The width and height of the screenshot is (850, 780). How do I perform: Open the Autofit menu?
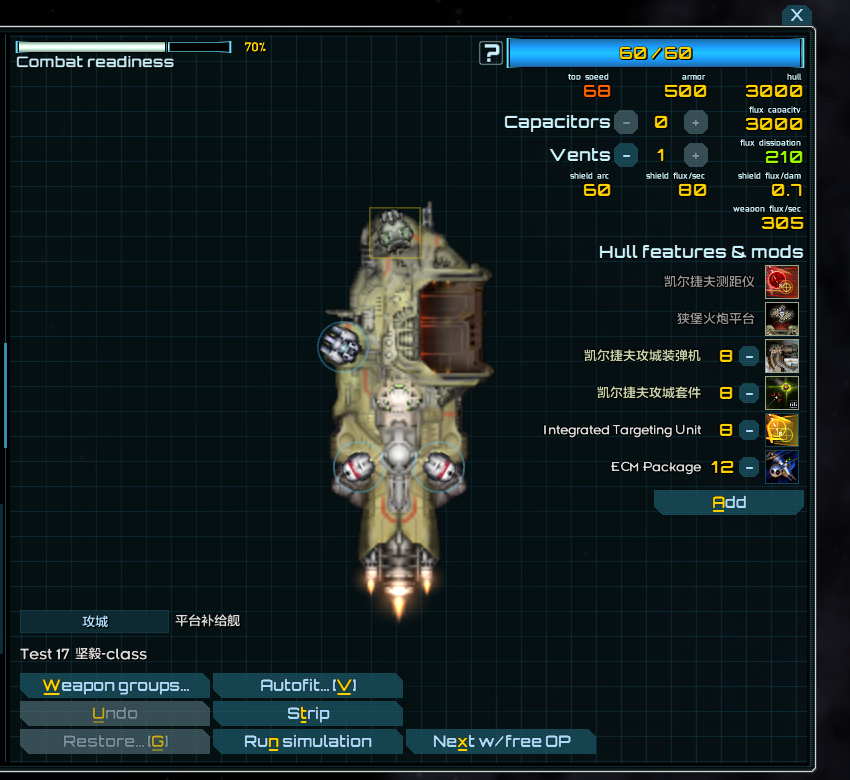tap(308, 686)
